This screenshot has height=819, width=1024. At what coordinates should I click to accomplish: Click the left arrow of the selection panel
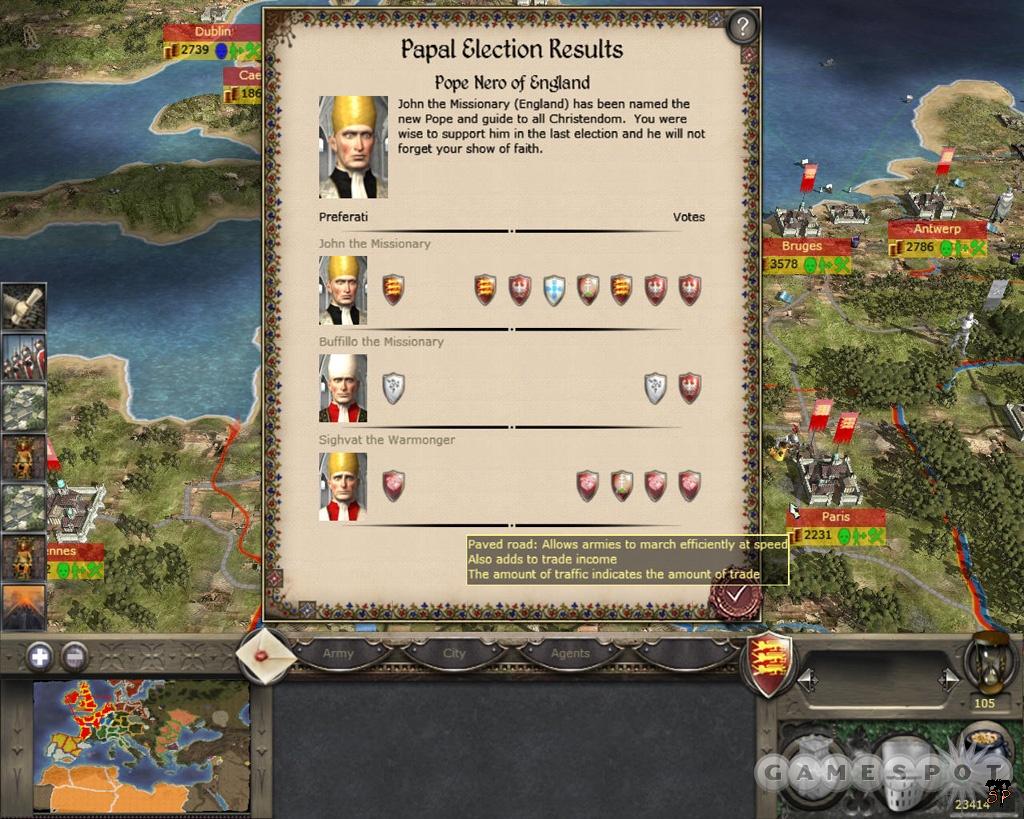[807, 681]
